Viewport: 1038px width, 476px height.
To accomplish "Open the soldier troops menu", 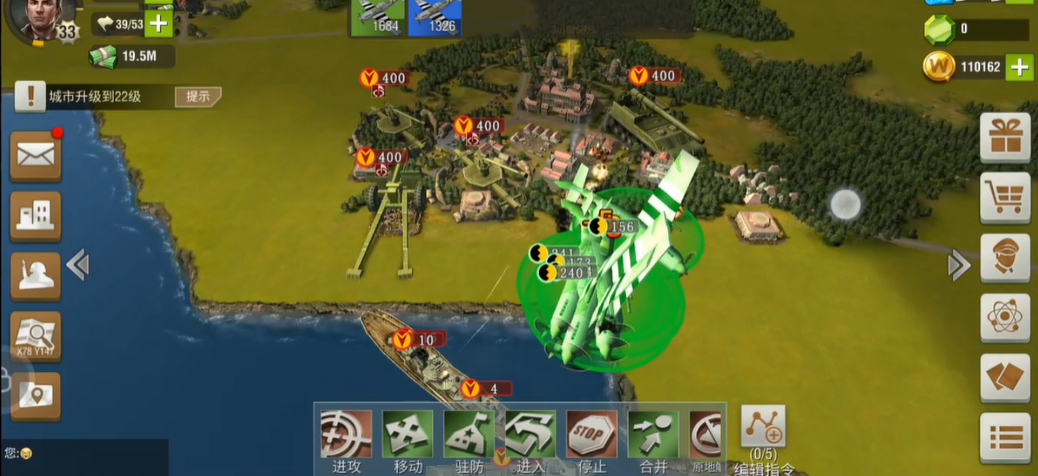I will [36, 275].
